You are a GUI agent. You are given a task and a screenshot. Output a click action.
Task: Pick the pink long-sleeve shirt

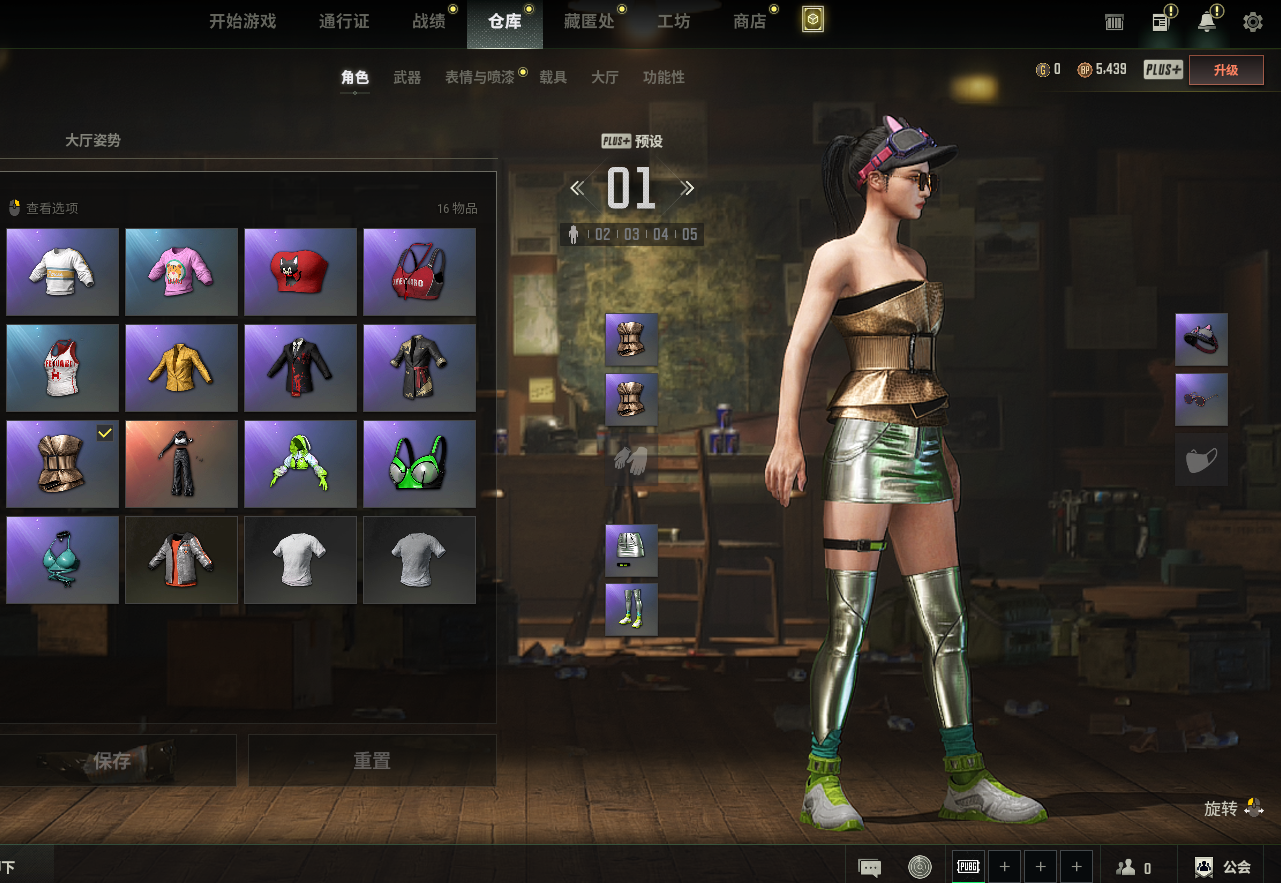(x=181, y=272)
